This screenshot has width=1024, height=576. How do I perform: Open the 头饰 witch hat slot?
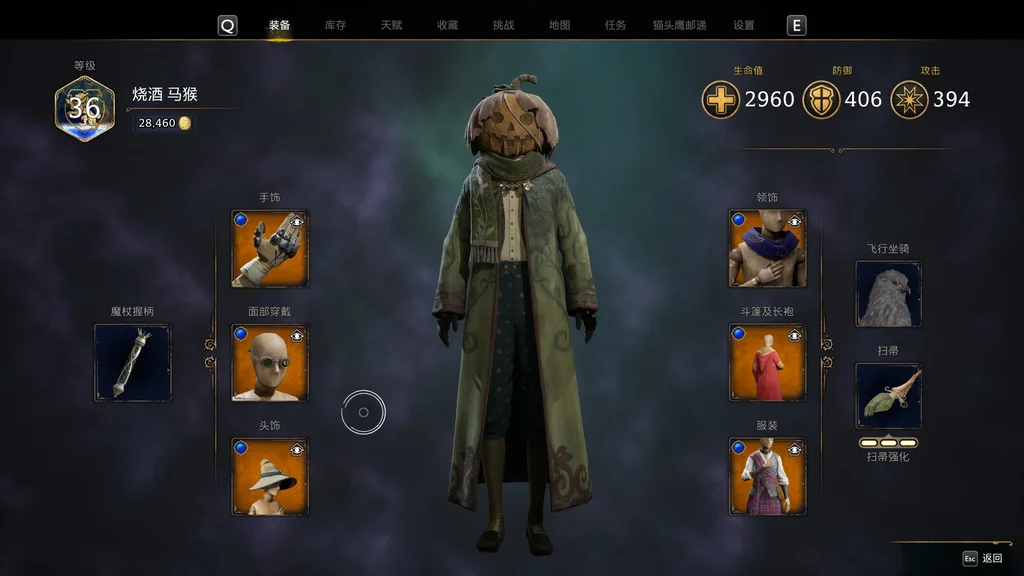270,476
